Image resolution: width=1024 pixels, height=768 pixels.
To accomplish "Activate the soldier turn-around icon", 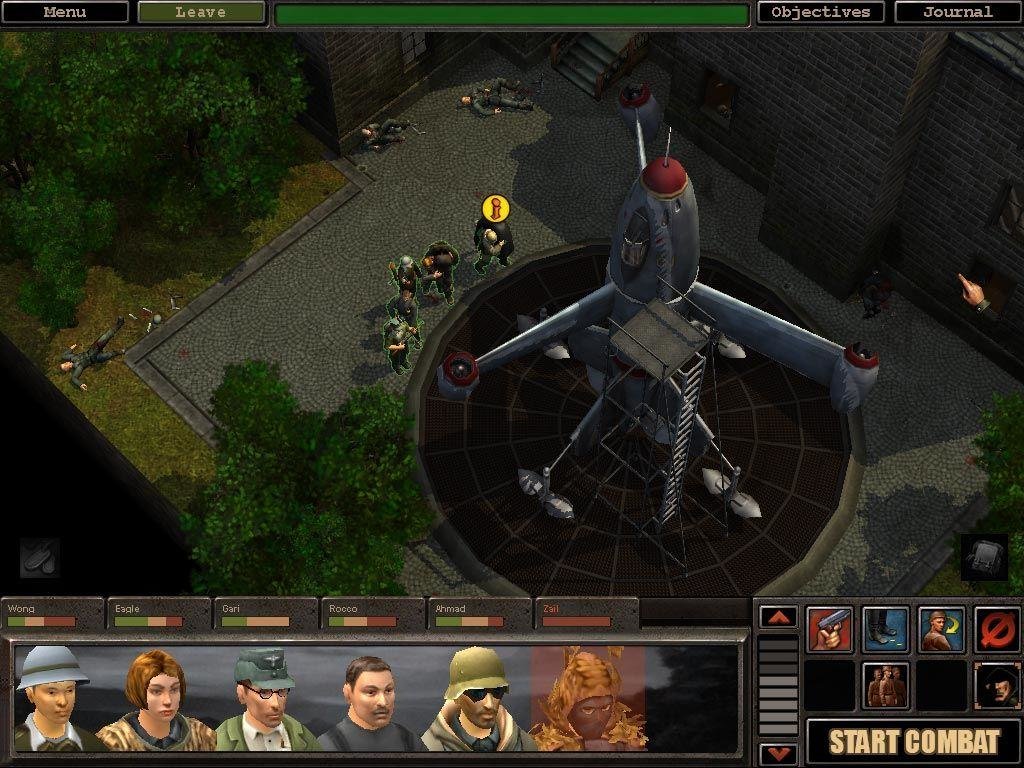I will pyautogui.click(x=941, y=629).
